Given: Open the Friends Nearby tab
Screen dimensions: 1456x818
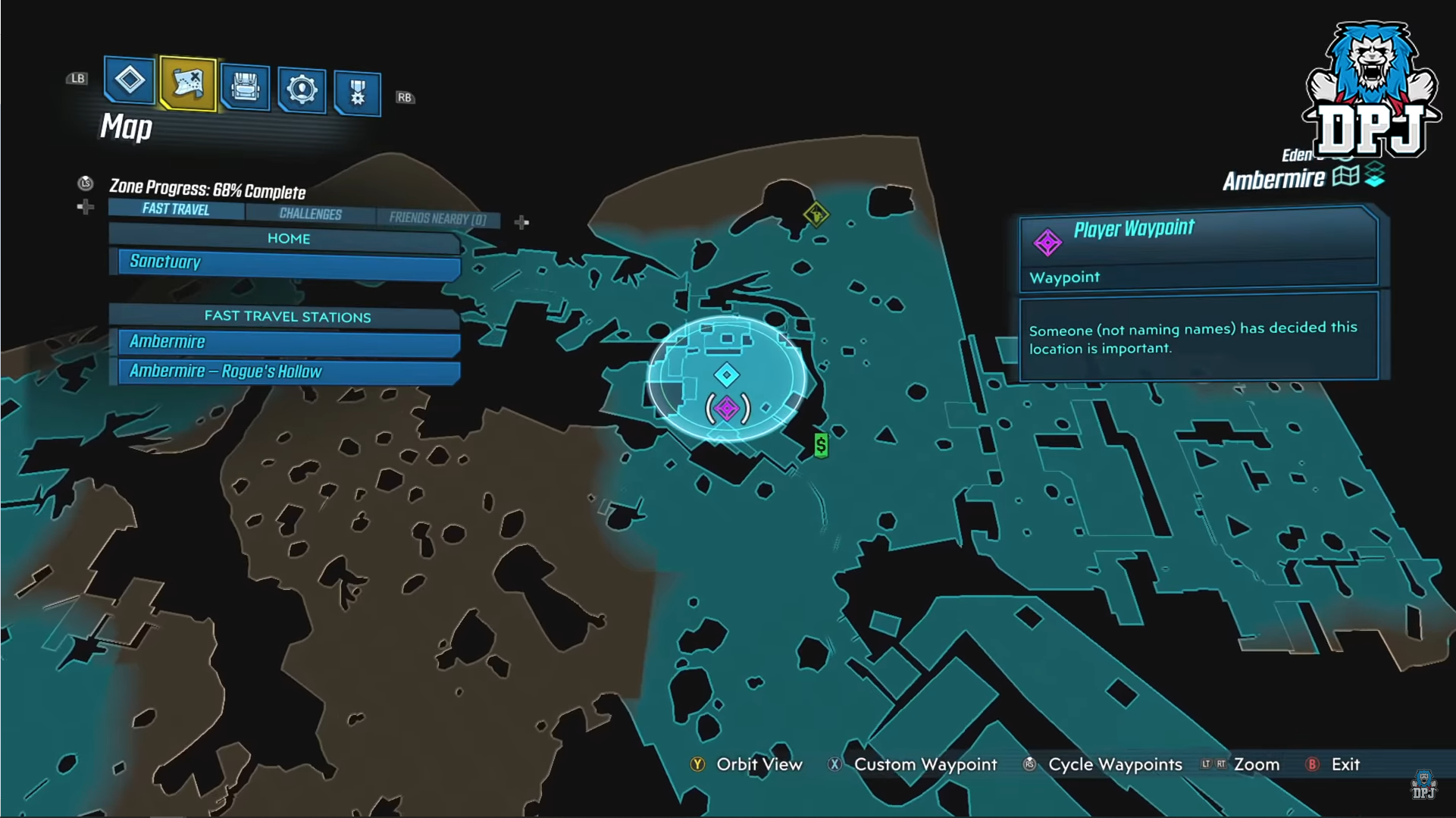Looking at the screenshot, I should pos(437,219).
